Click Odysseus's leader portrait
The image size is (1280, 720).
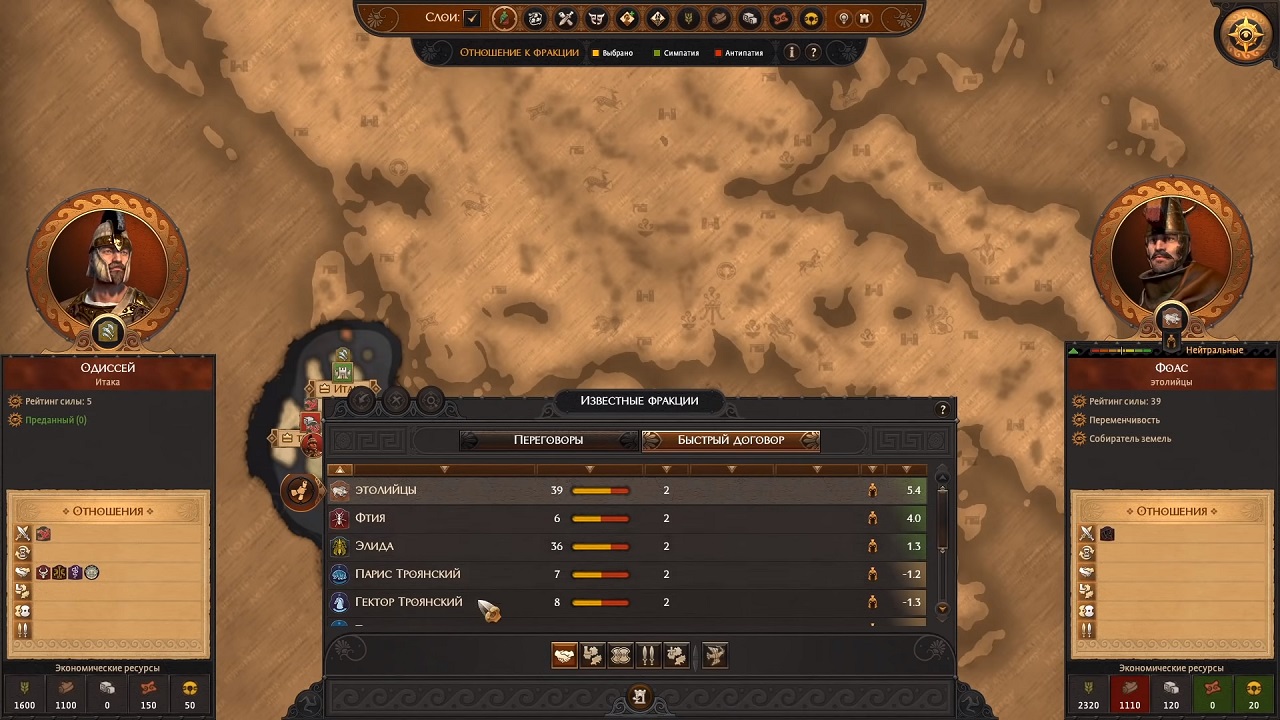click(107, 265)
